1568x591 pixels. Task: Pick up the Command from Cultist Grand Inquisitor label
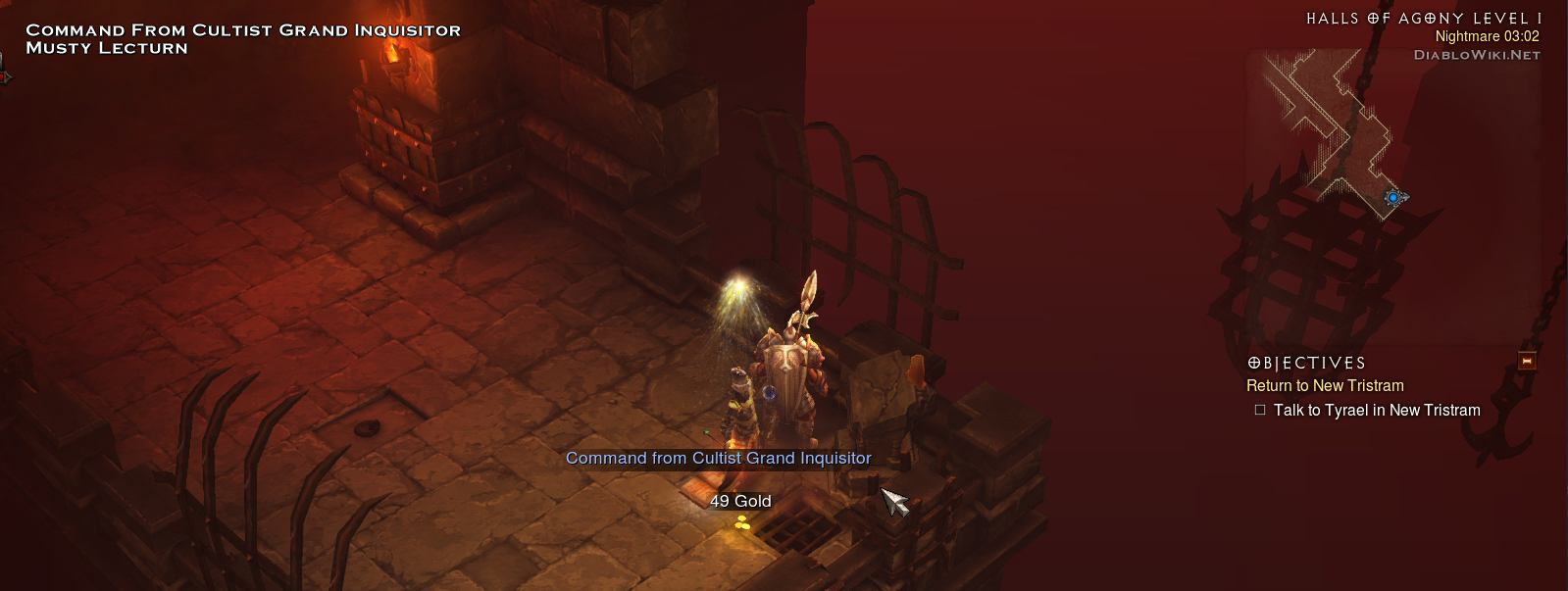(718, 458)
